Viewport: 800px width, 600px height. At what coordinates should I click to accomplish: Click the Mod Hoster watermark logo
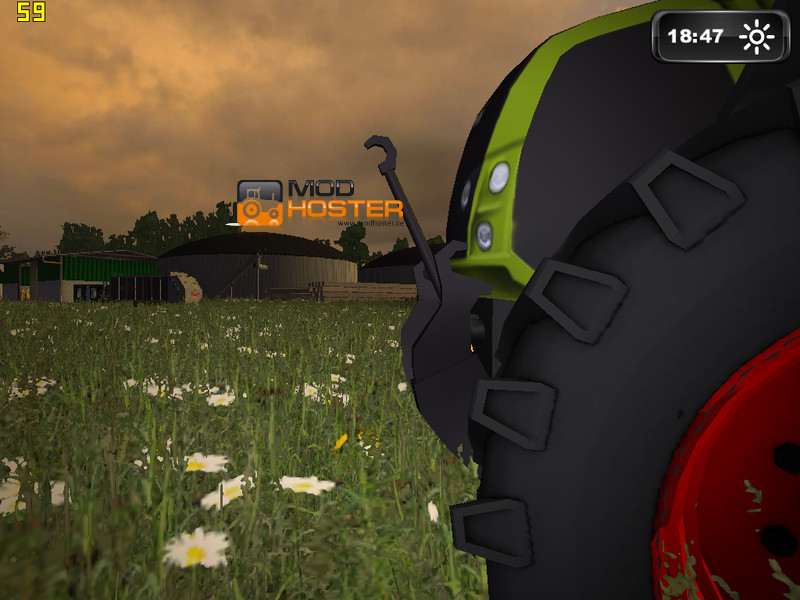[319, 203]
